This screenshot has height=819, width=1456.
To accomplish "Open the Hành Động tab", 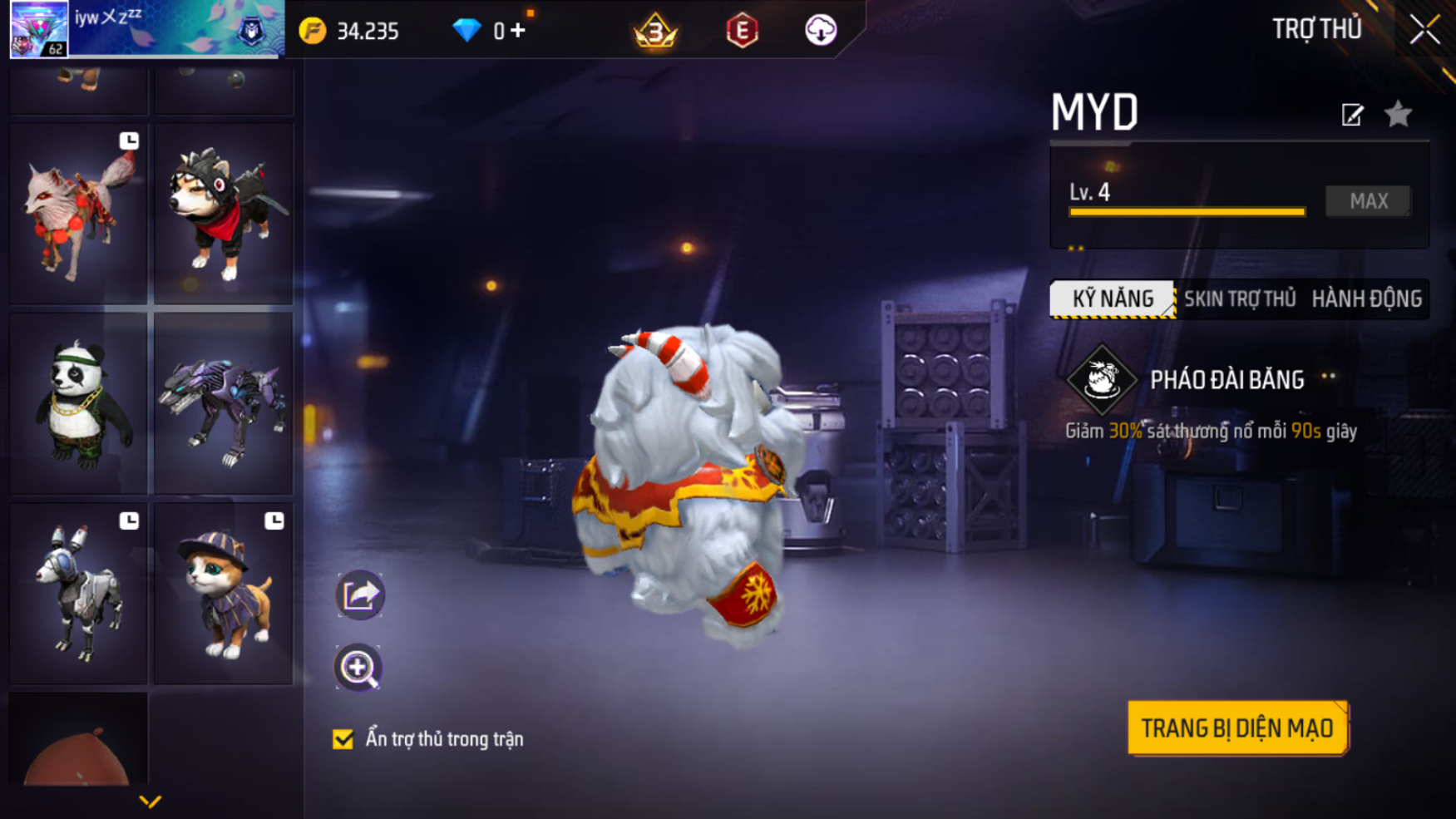I will click(1366, 298).
